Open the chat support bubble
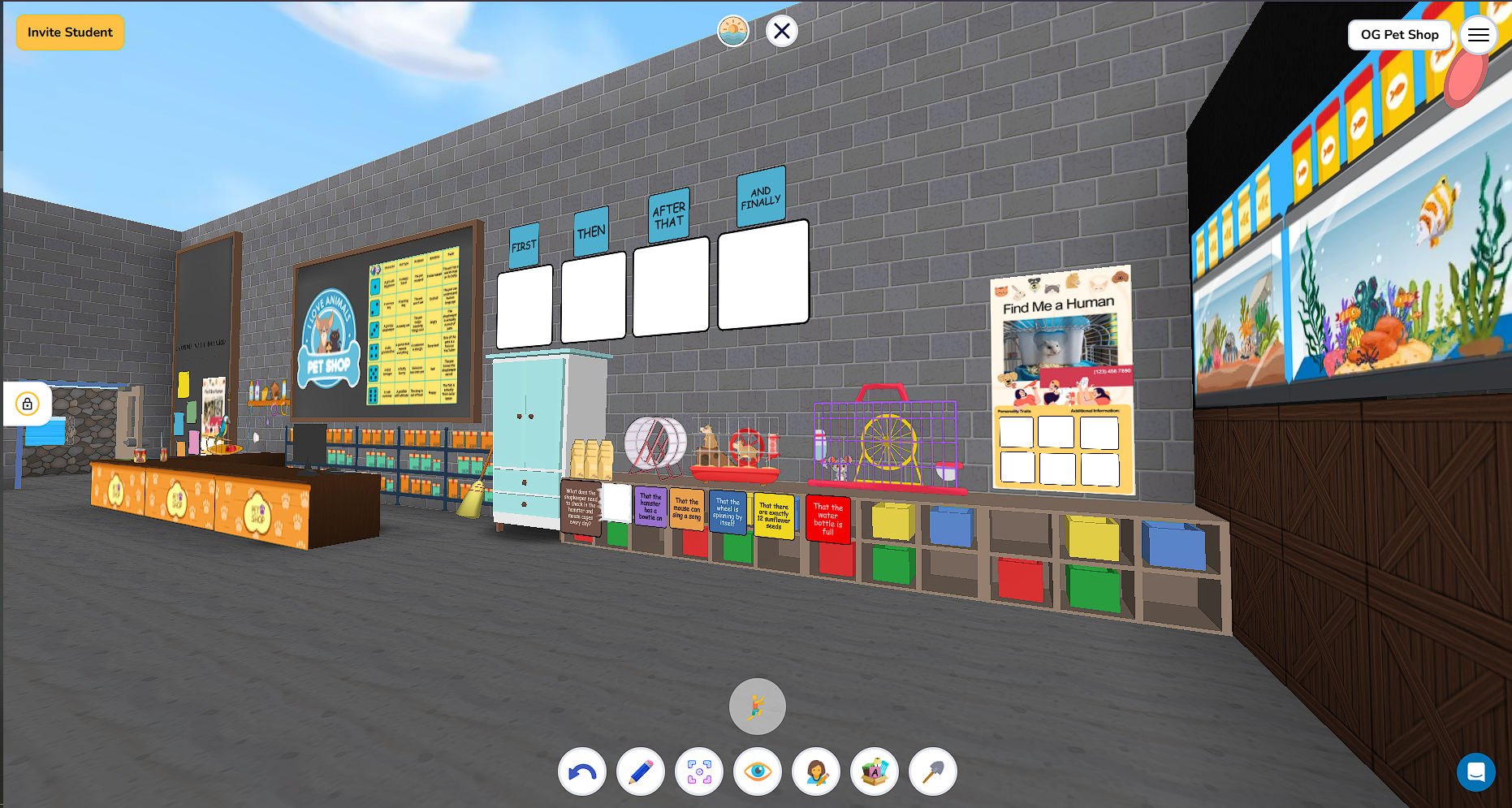Viewport: 1512px width, 808px height. click(1477, 772)
